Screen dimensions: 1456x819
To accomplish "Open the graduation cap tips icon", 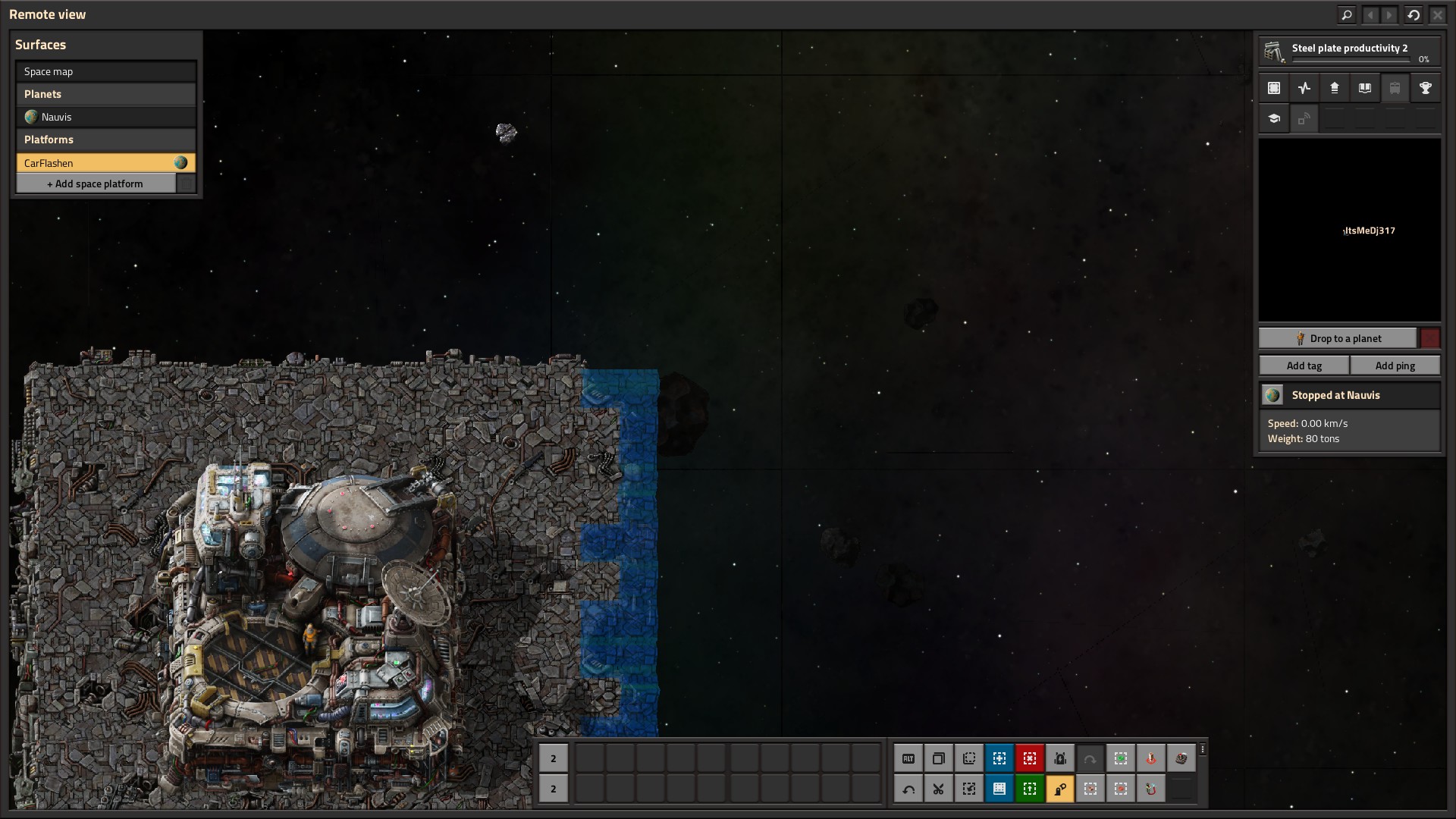I will click(1274, 118).
